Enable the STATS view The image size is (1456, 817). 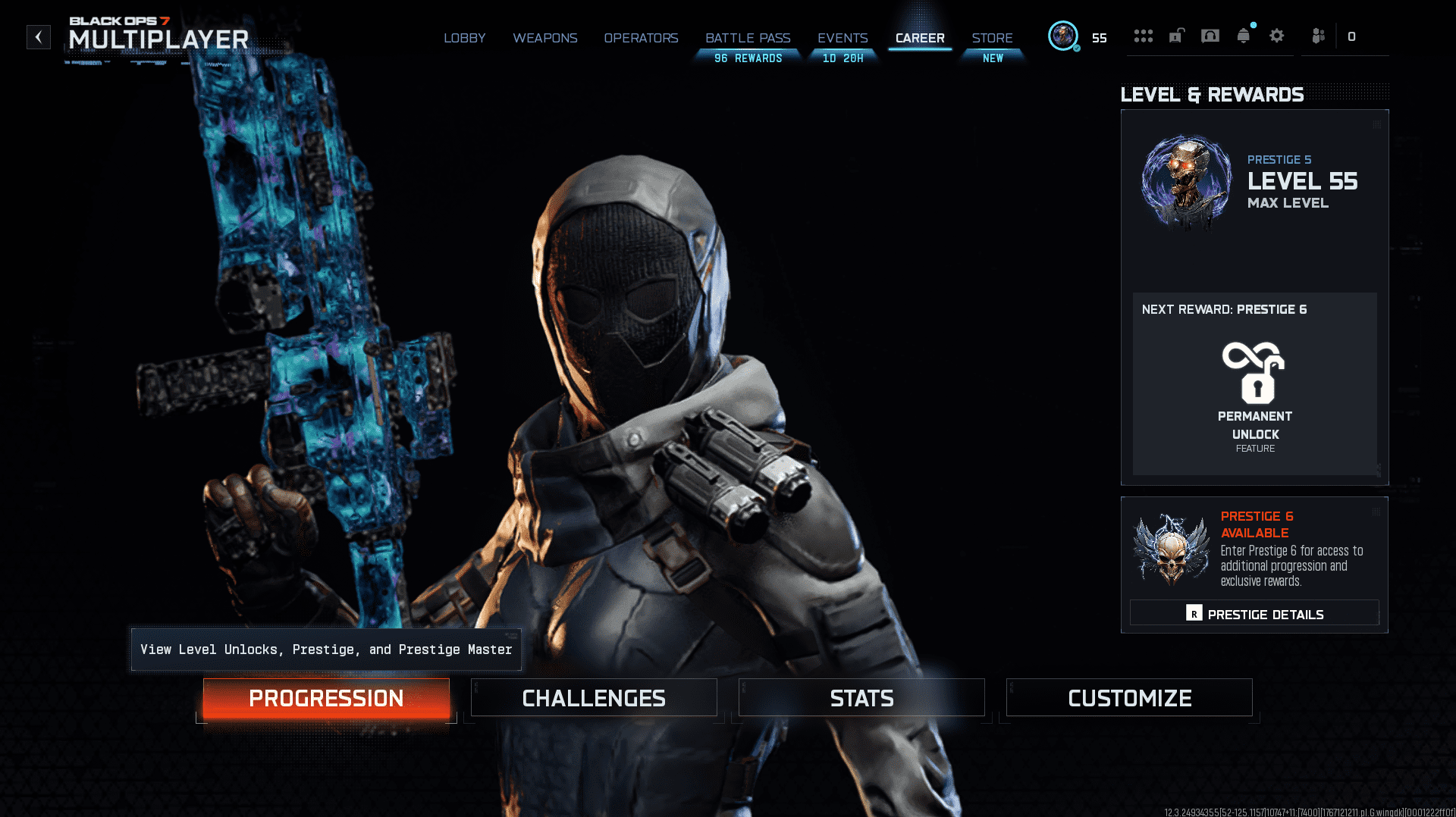pos(861,697)
